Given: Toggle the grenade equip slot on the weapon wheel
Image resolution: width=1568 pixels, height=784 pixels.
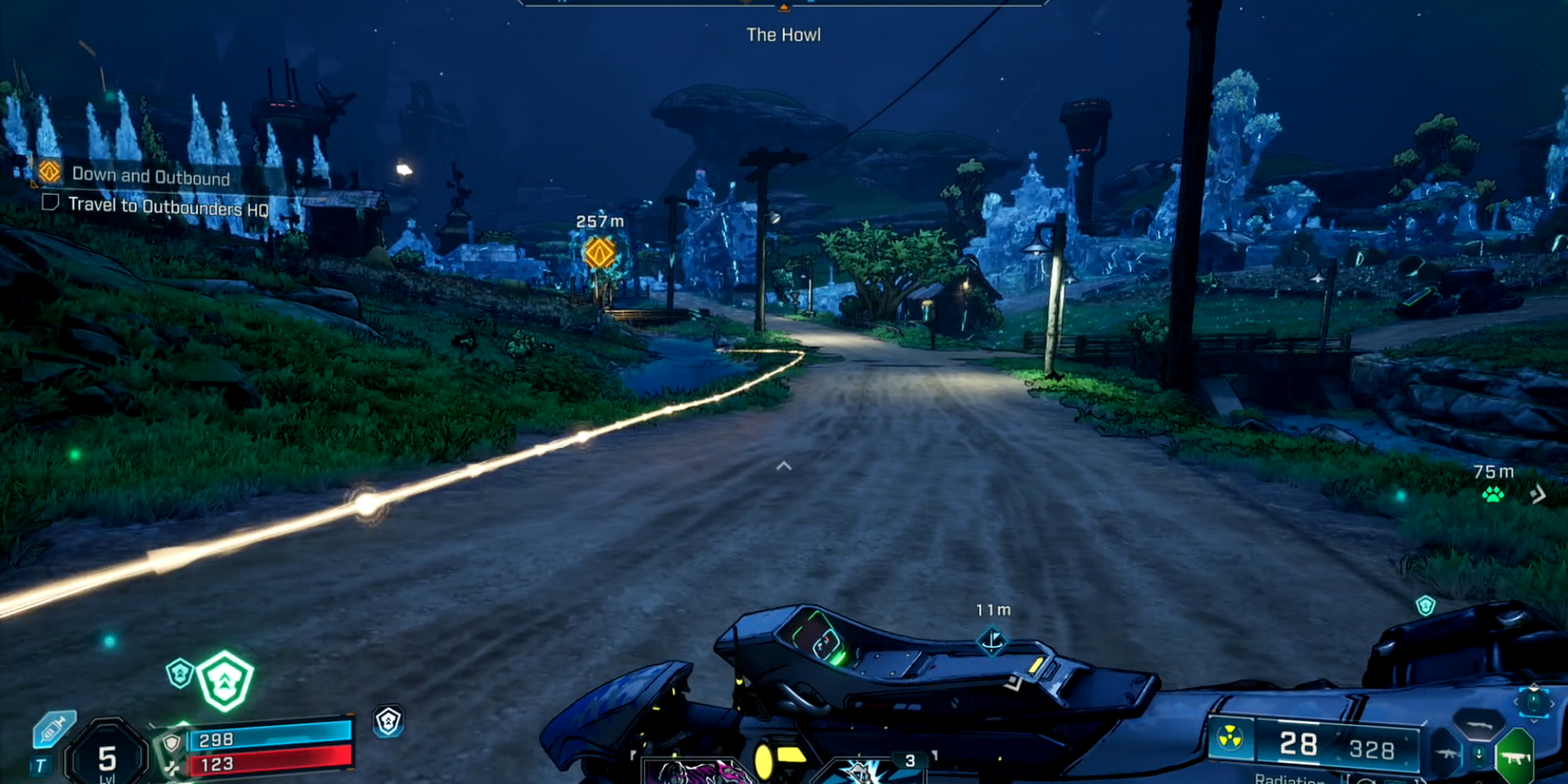Looking at the screenshot, I should [1534, 701].
